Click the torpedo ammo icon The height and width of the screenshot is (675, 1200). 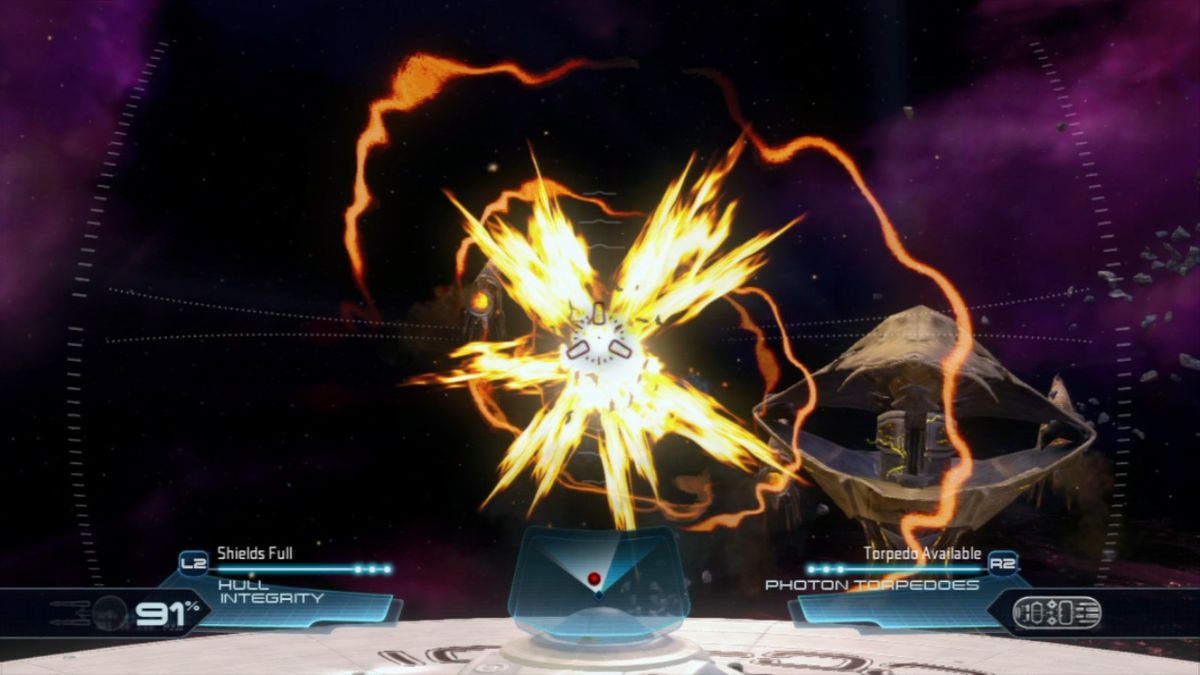click(x=1056, y=612)
